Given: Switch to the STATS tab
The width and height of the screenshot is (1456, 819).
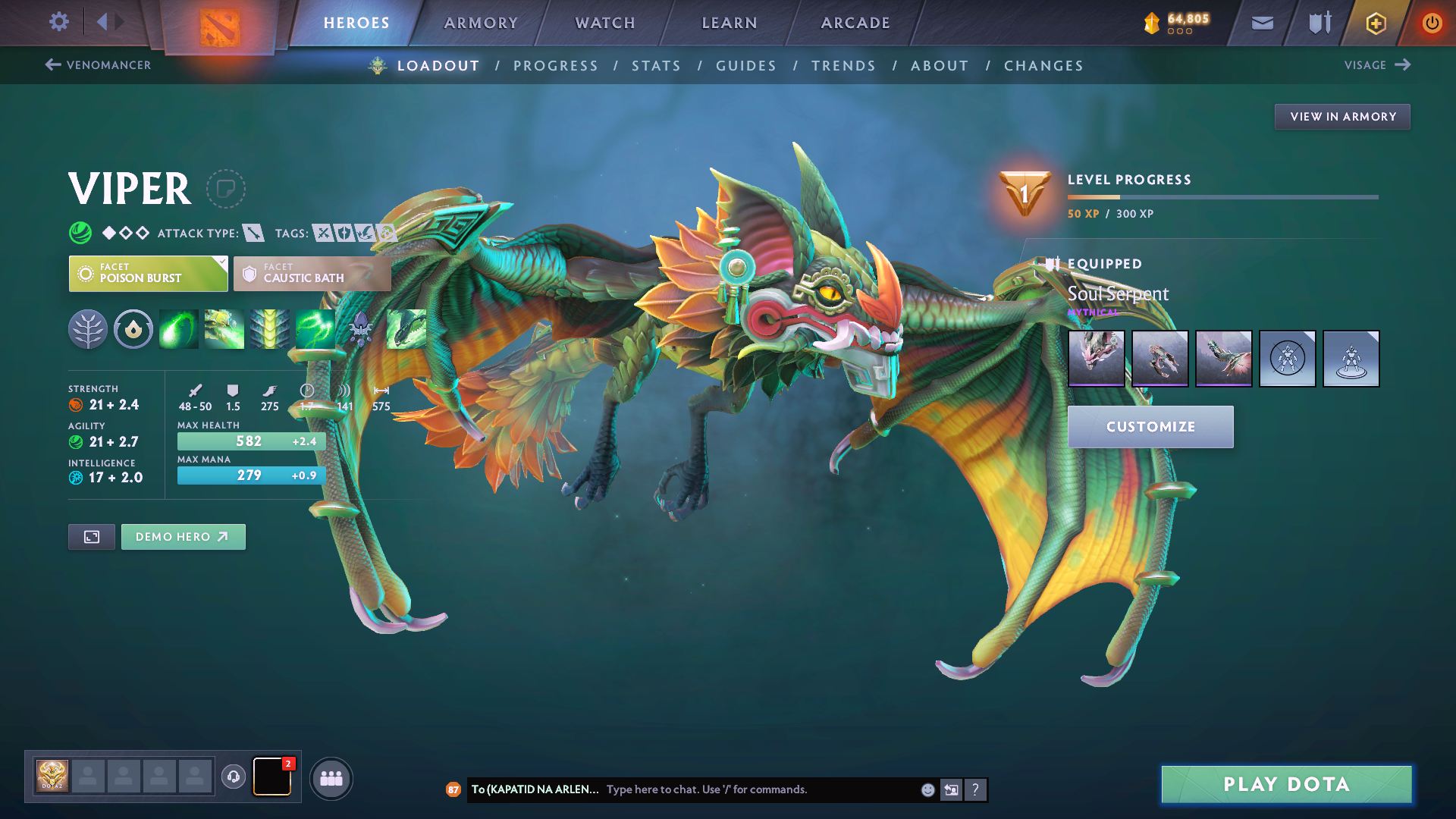Looking at the screenshot, I should point(657,66).
